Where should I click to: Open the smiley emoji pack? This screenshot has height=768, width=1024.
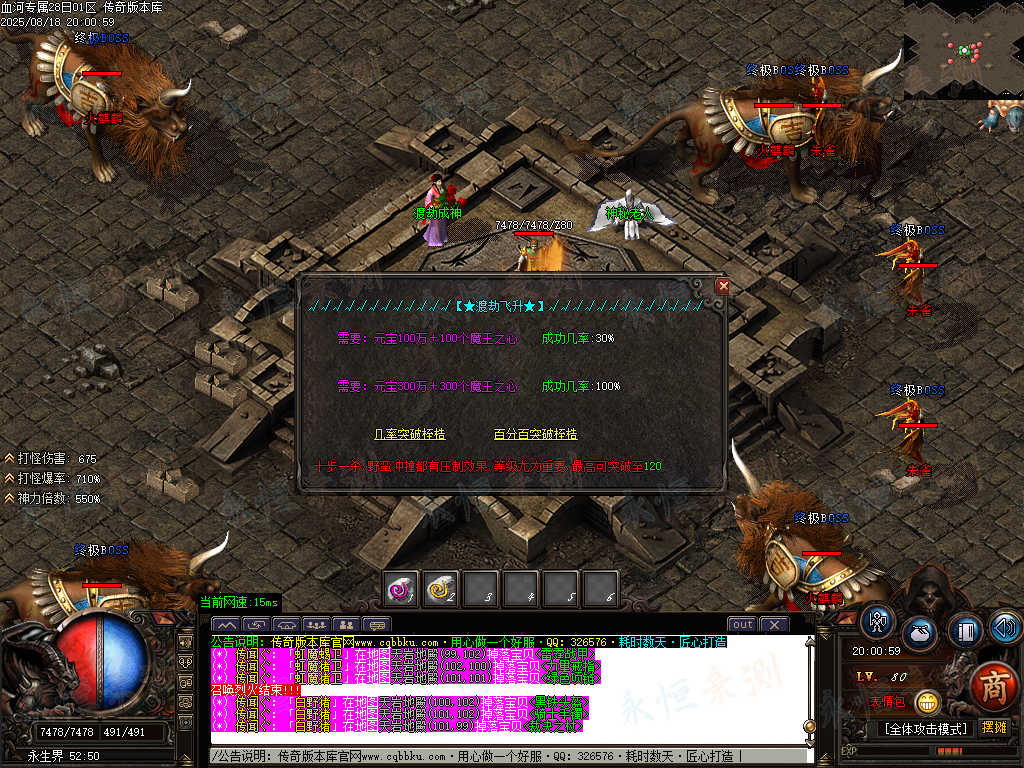(x=928, y=702)
